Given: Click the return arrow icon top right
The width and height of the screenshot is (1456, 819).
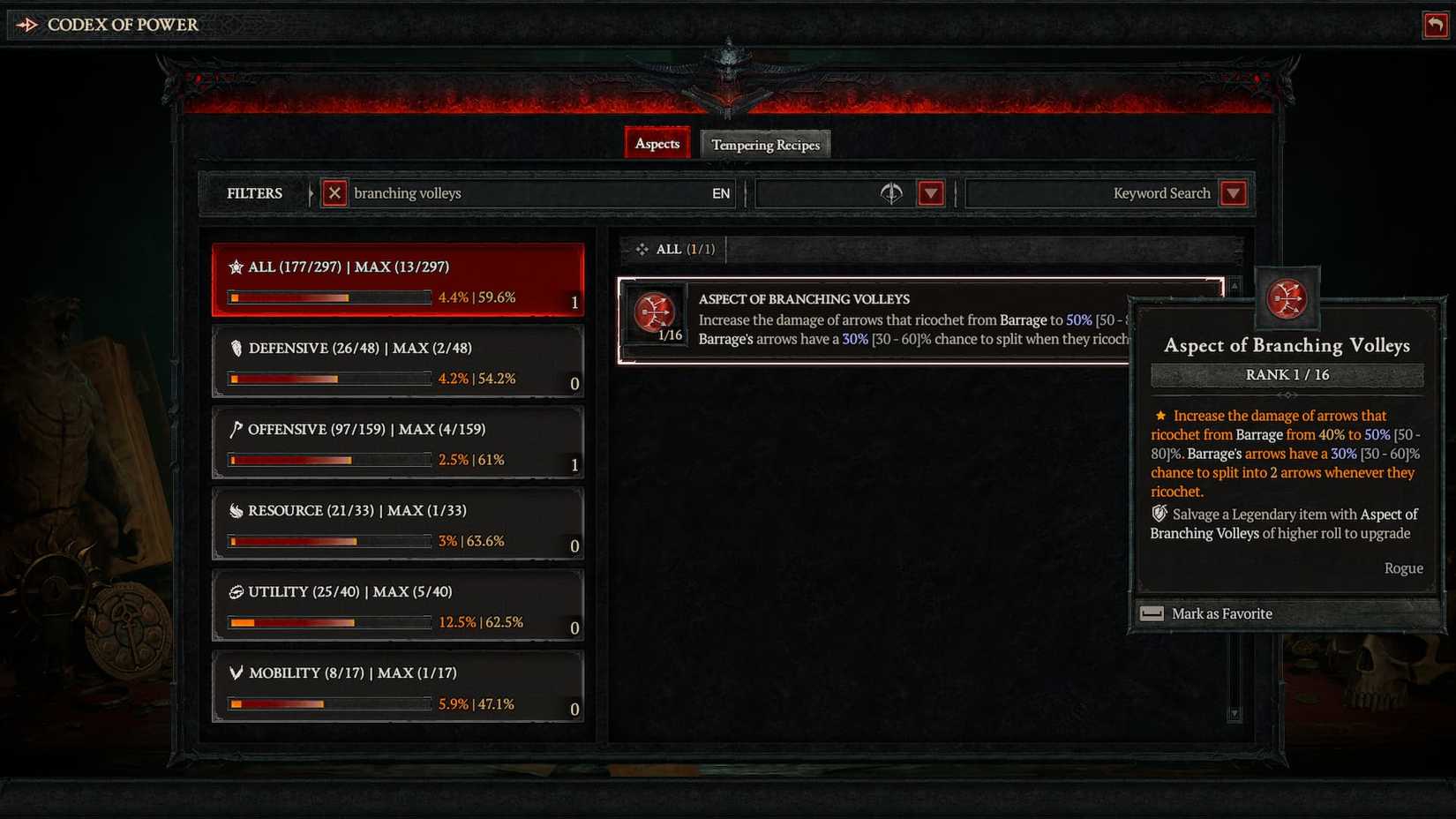Looking at the screenshot, I should pos(1435,25).
